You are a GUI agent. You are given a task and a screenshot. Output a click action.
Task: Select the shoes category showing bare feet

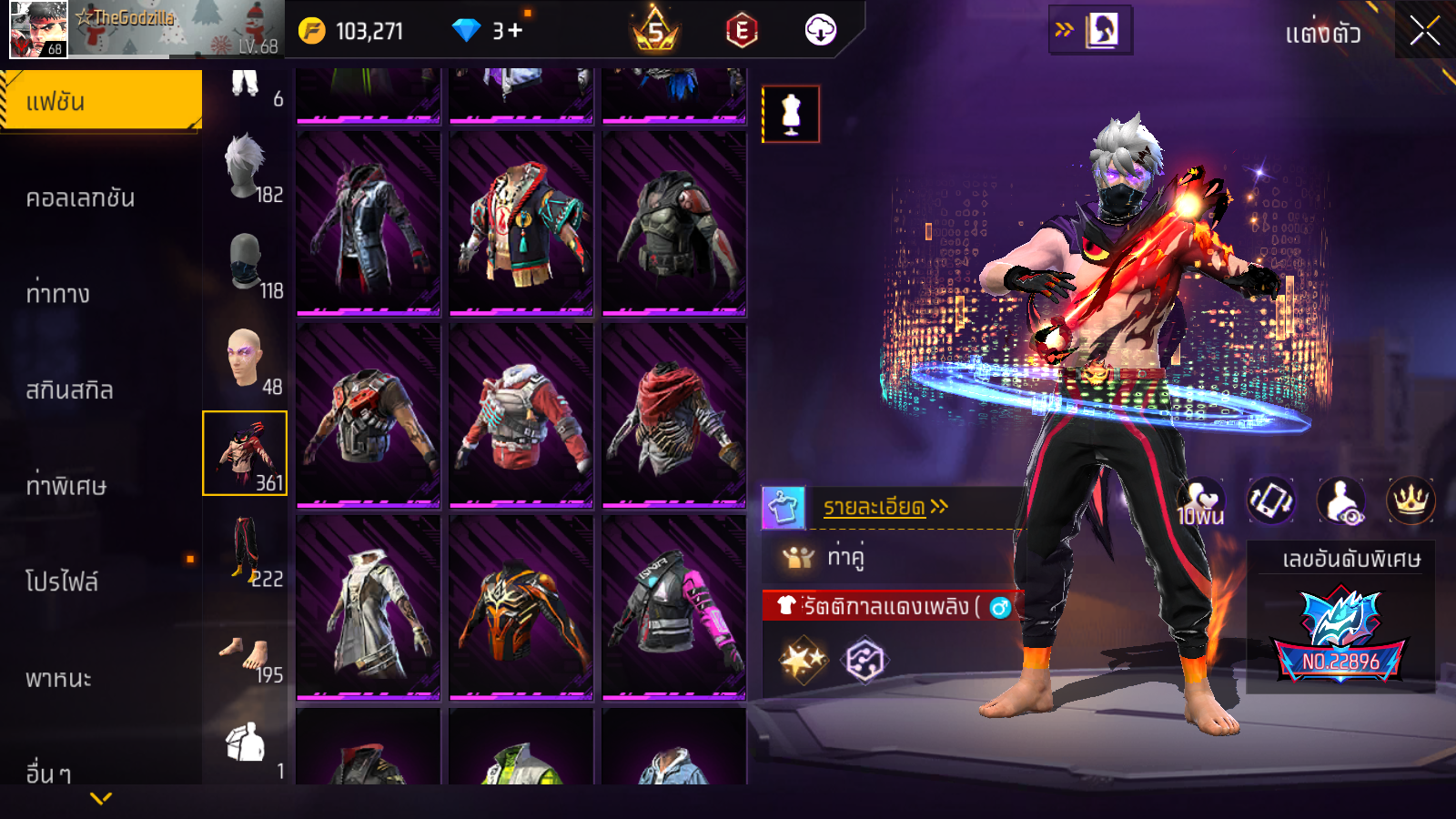(246, 655)
